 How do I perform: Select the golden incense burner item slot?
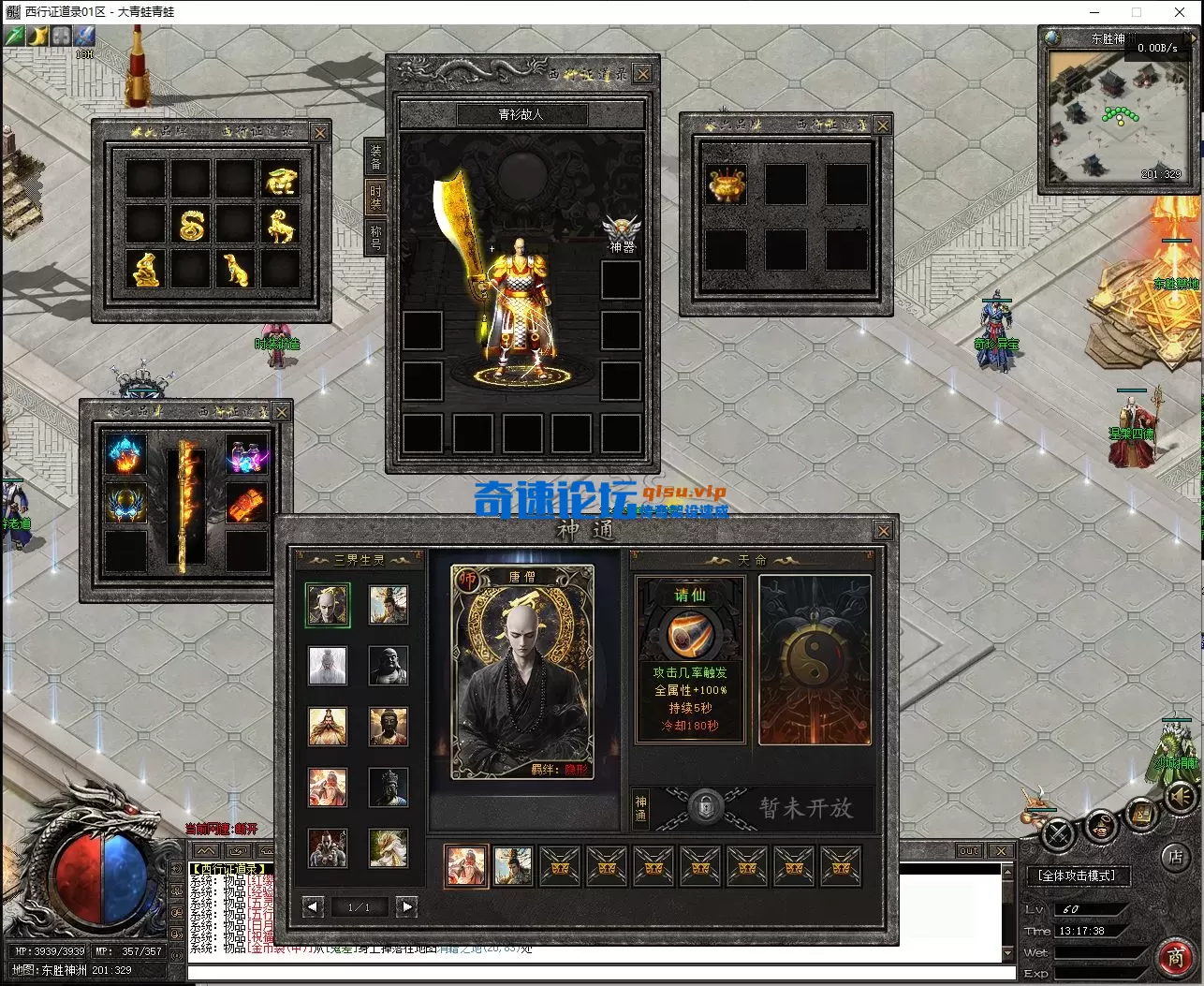click(726, 184)
